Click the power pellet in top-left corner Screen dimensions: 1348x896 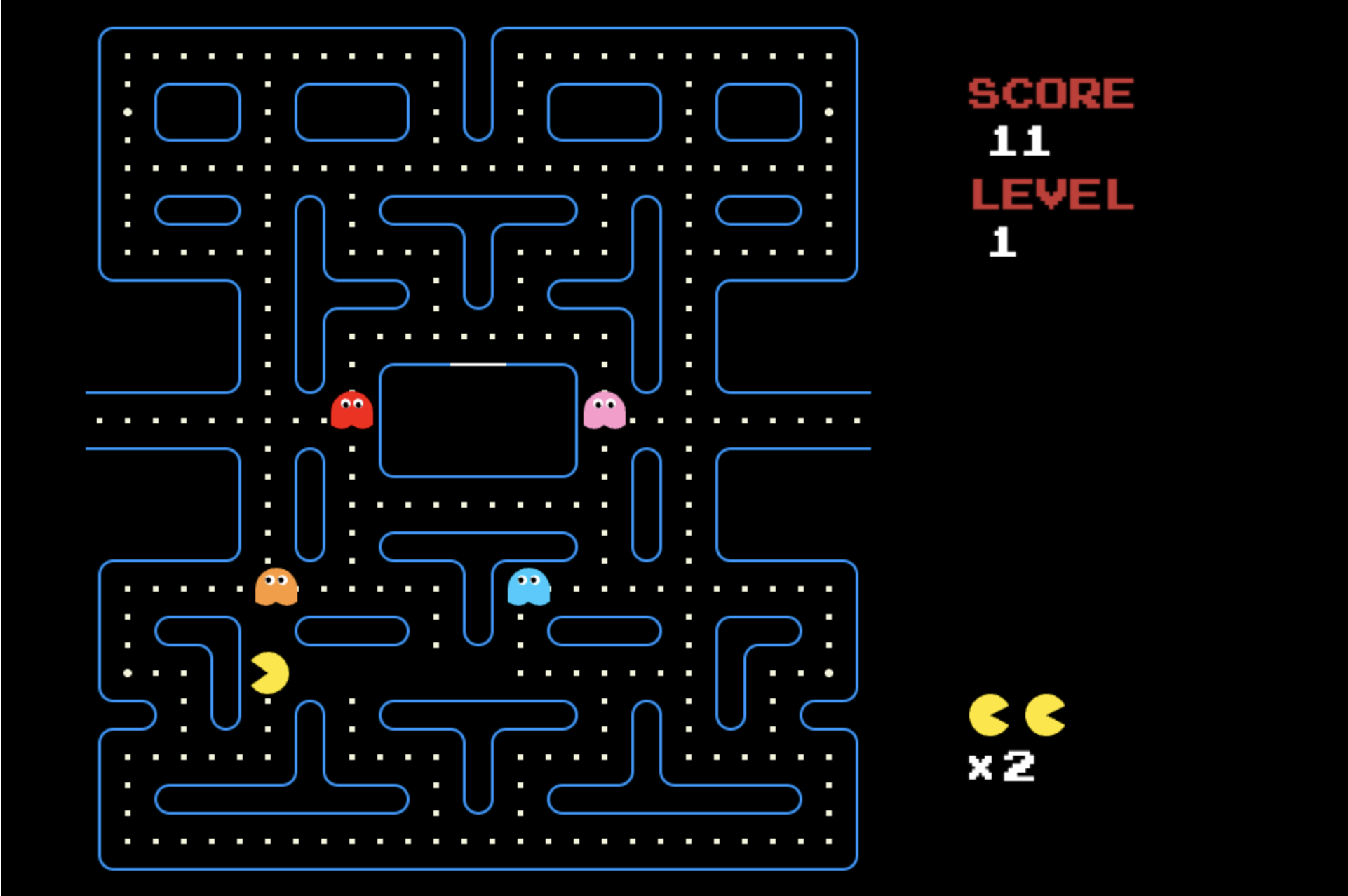(x=128, y=112)
